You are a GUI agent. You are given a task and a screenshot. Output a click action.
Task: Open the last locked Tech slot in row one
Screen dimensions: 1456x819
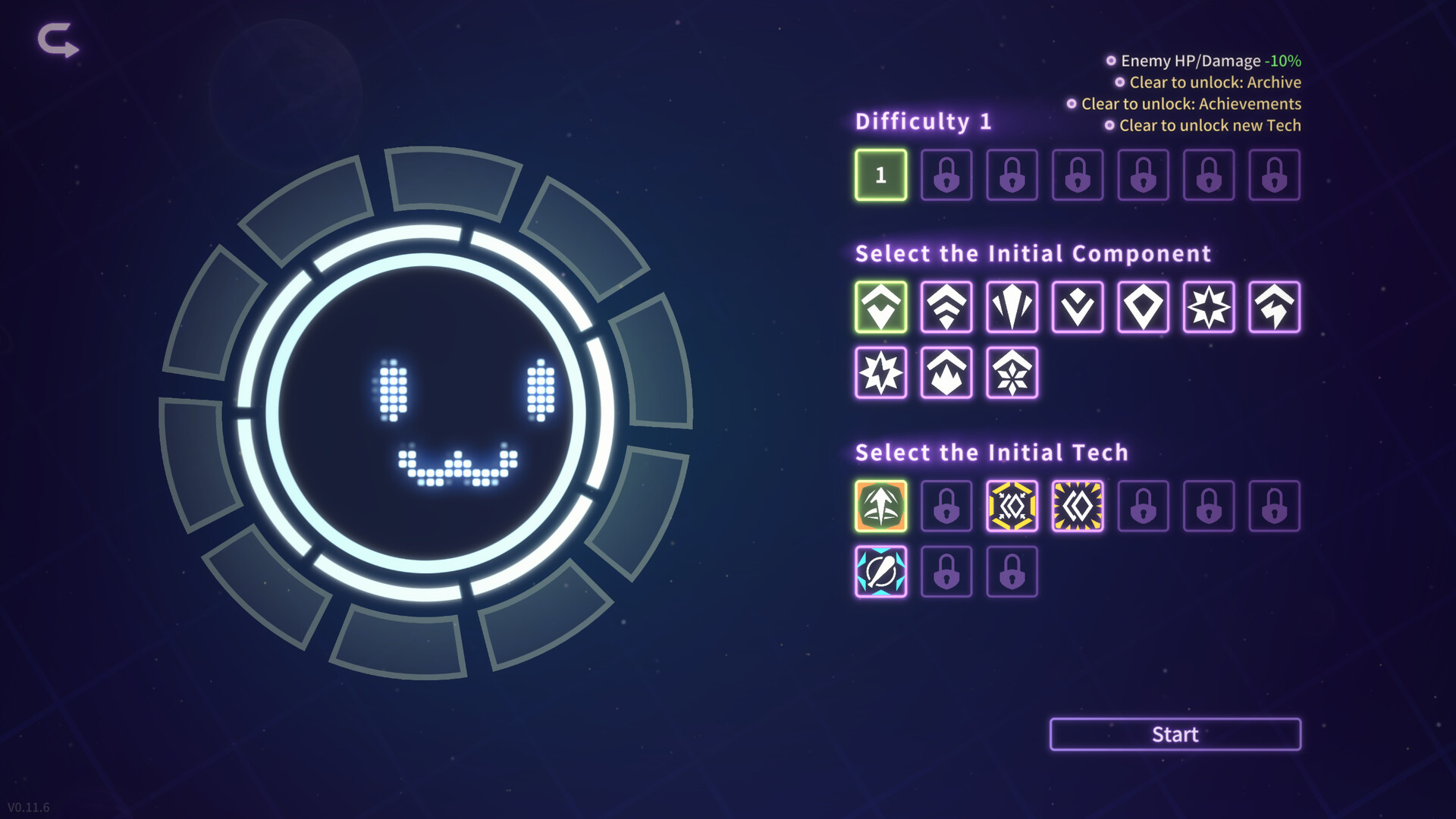(1275, 507)
